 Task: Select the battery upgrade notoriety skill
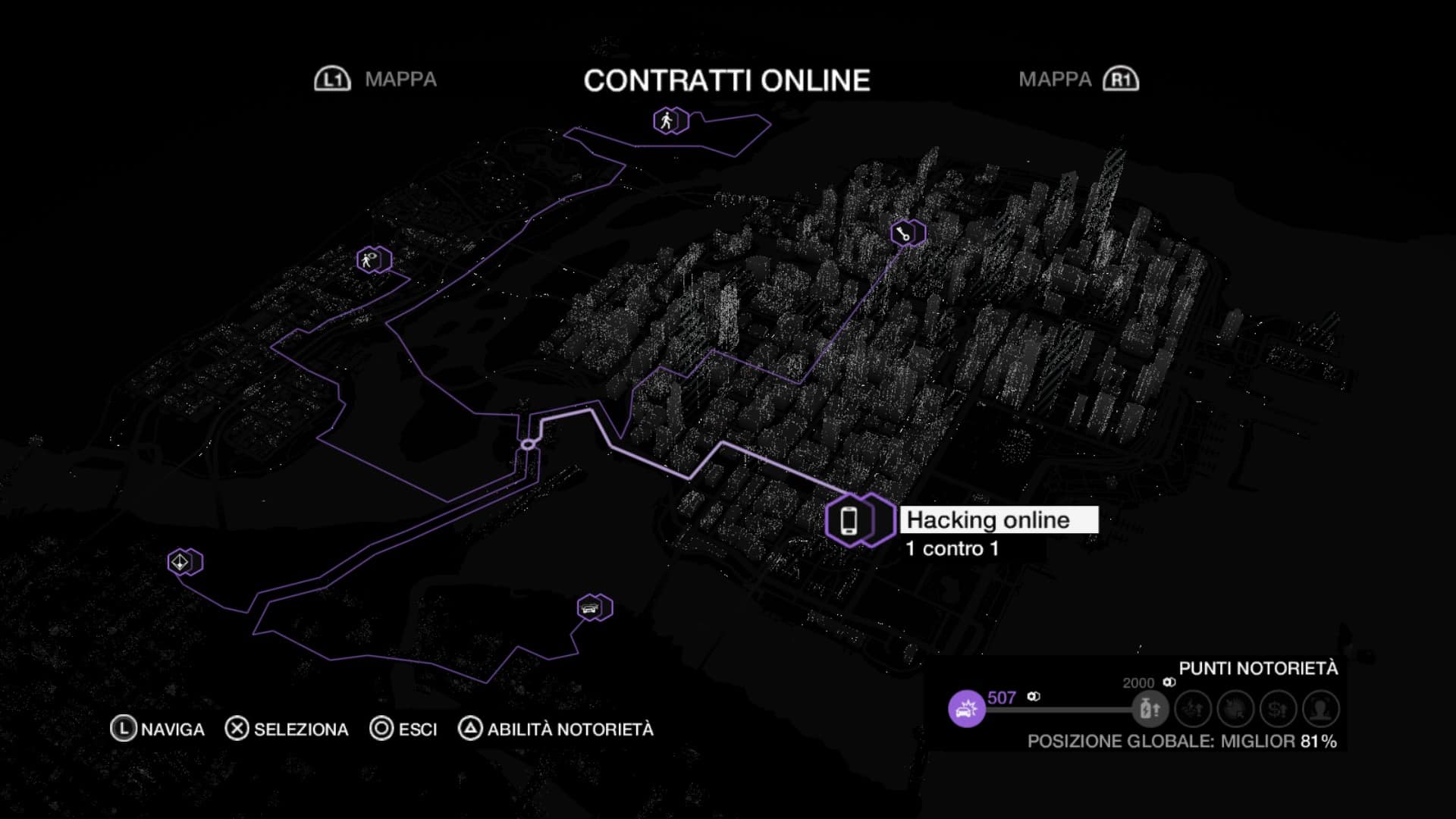coord(1150,709)
